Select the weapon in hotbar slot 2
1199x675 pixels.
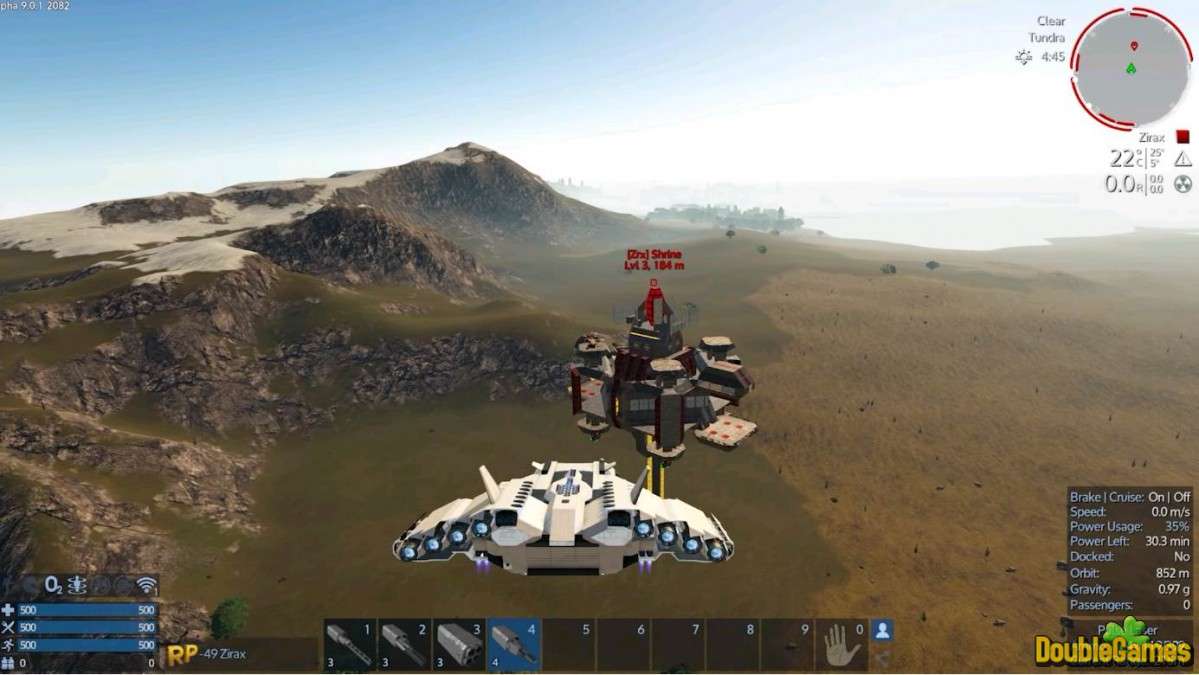pyautogui.click(x=405, y=644)
